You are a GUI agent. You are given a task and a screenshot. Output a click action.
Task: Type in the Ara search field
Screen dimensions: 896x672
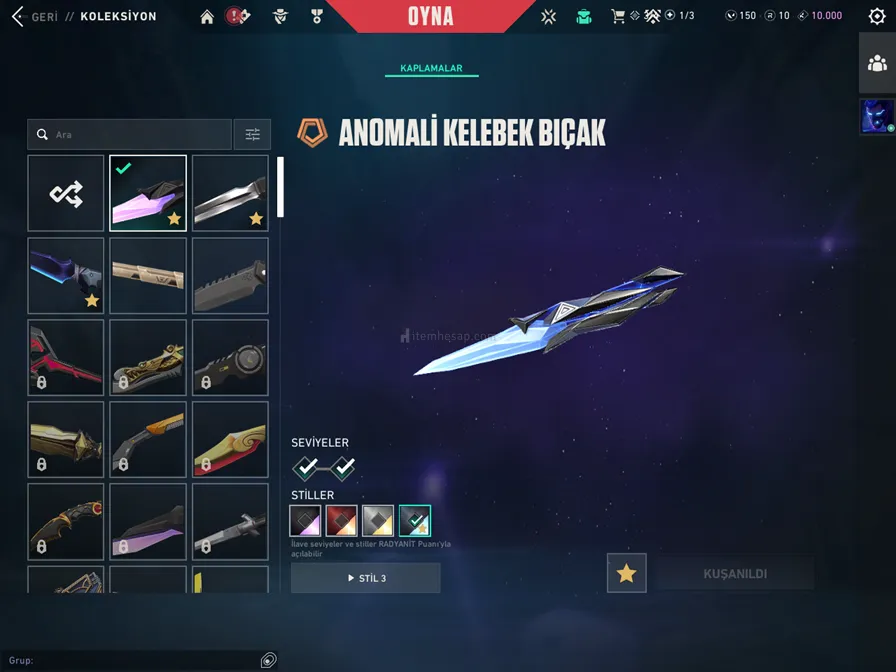coord(140,134)
